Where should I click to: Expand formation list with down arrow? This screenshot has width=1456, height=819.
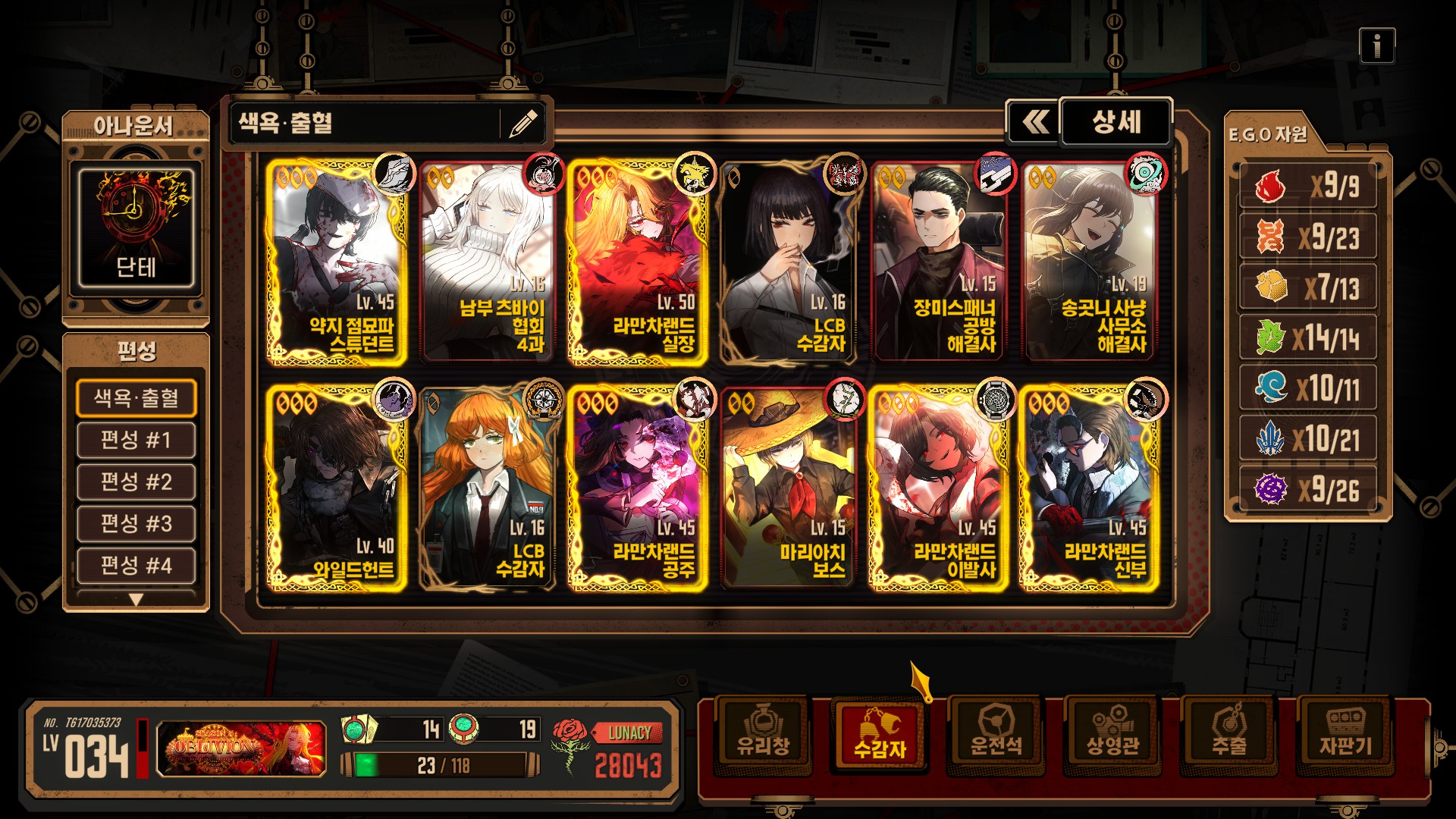[136, 600]
